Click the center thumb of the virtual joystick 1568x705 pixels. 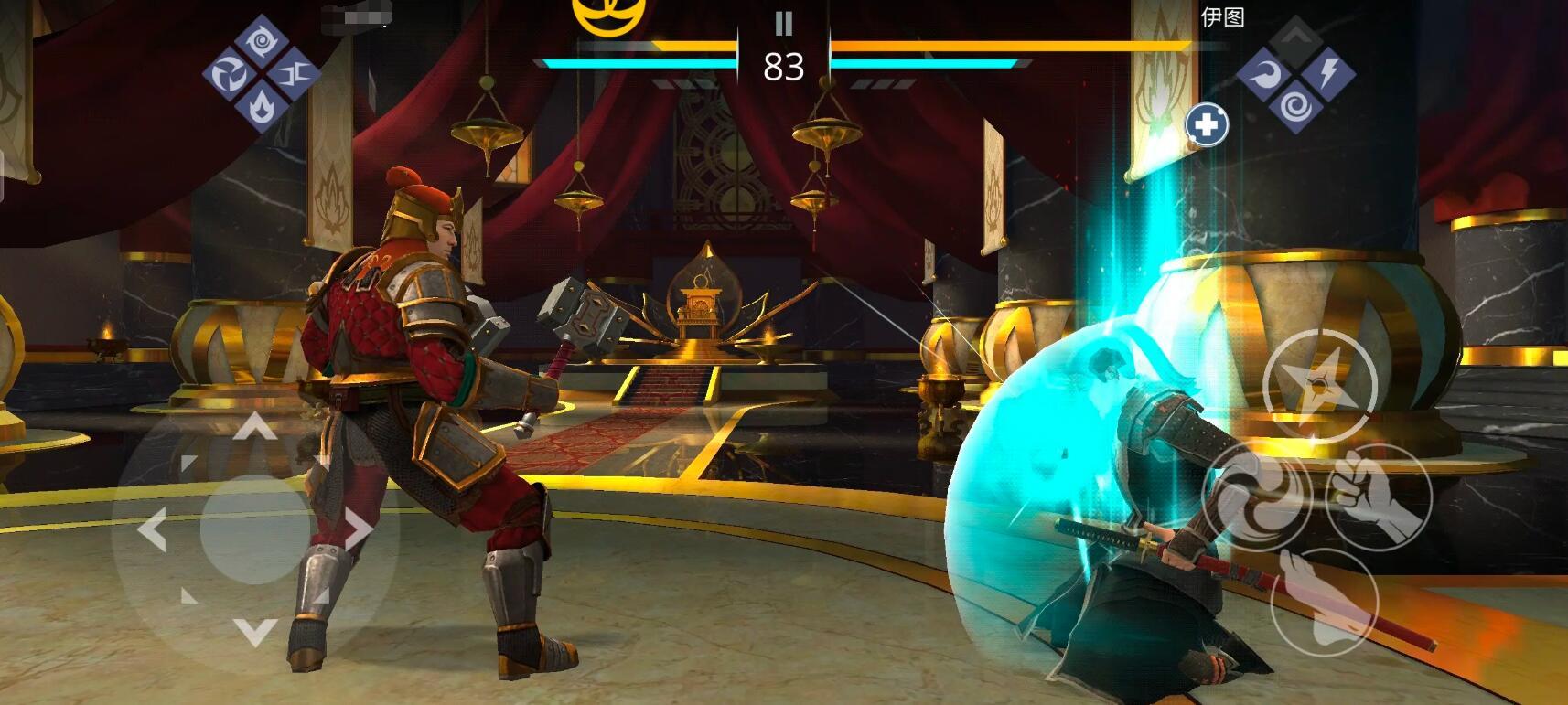pos(255,529)
